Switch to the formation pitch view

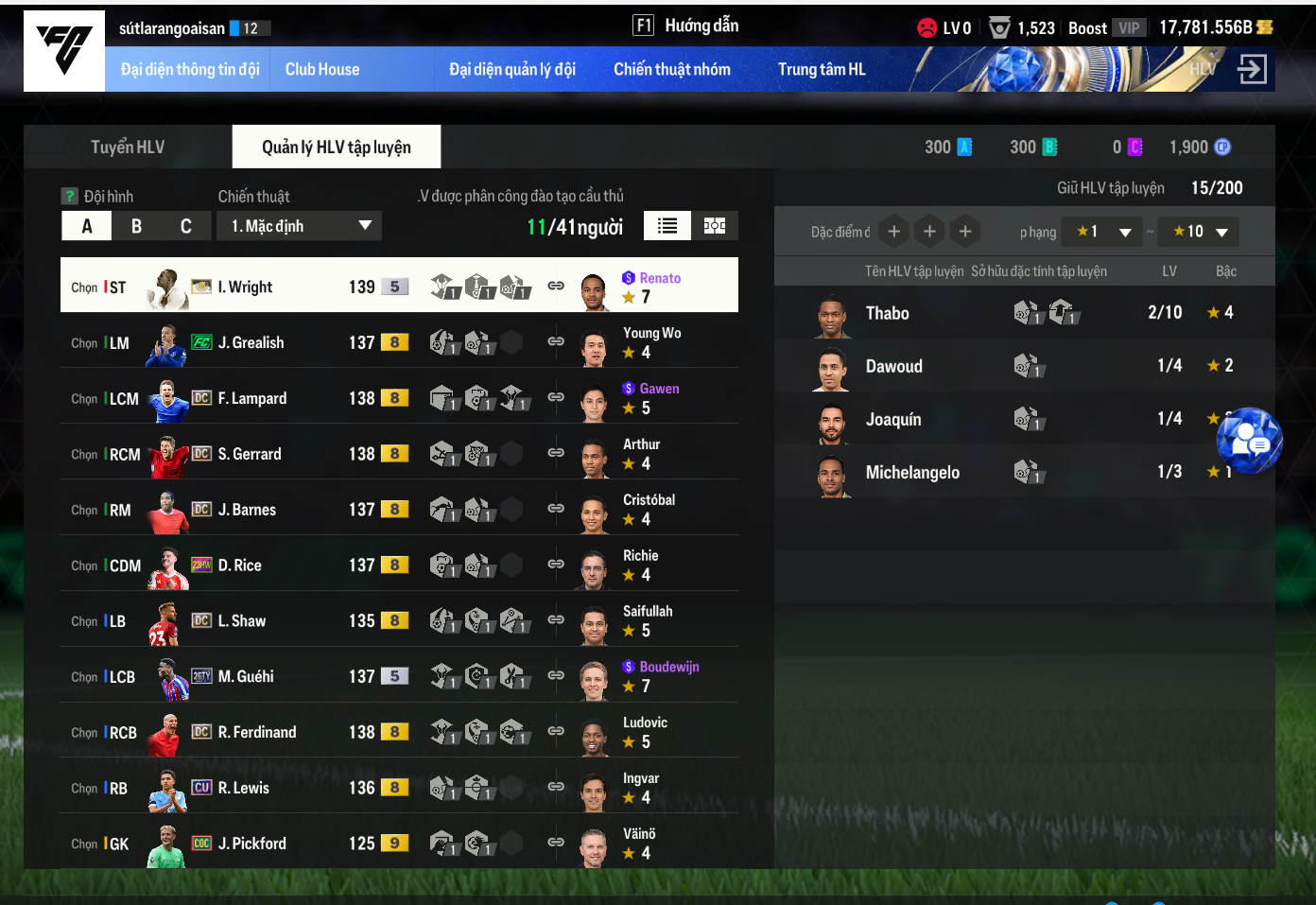point(715,226)
